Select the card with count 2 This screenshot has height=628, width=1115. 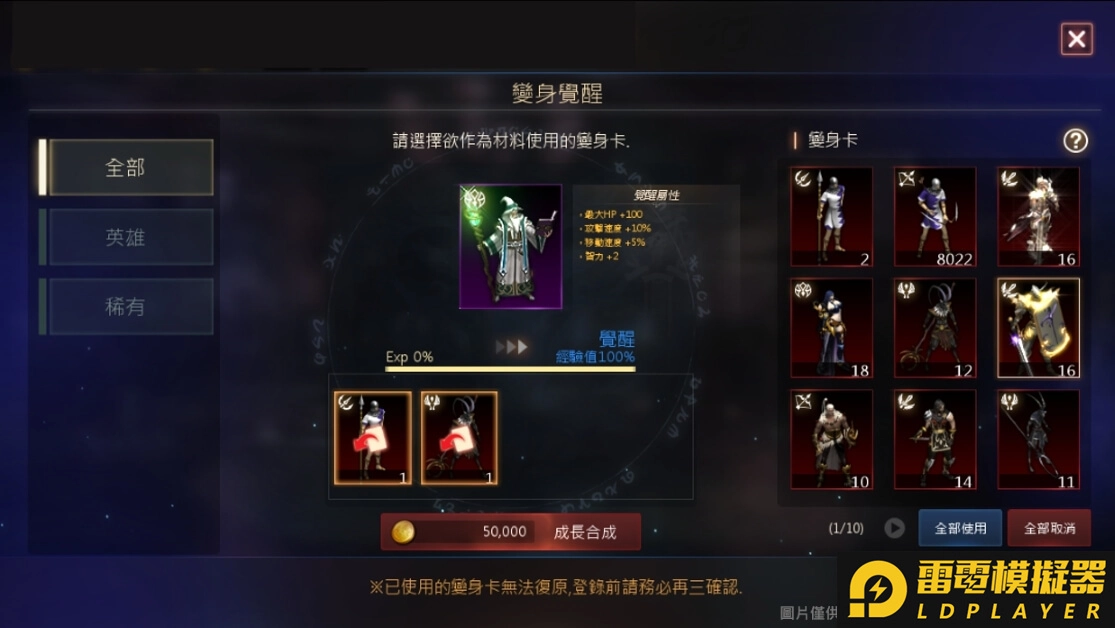pyautogui.click(x=831, y=217)
